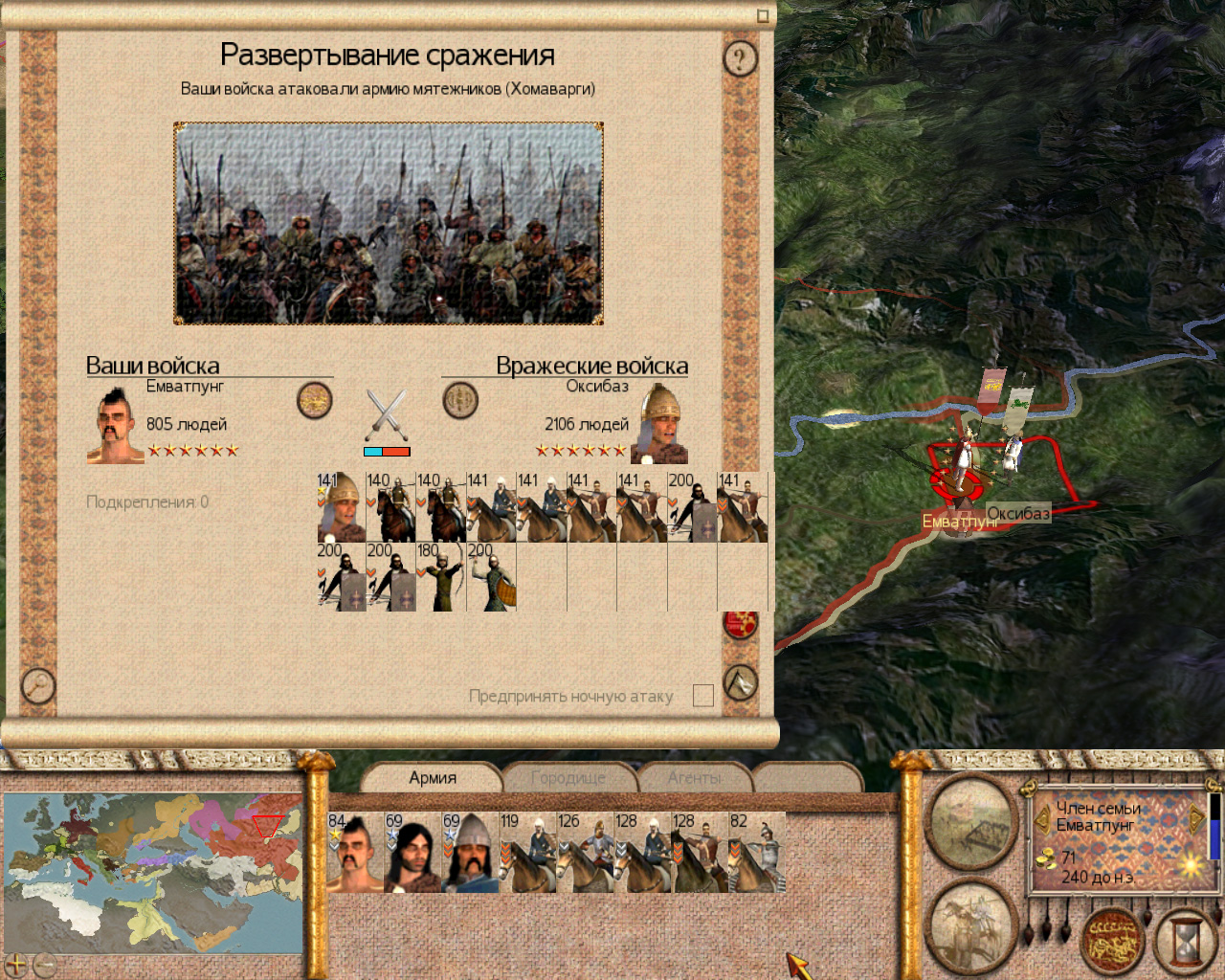The image size is (1225, 980).
Task: Select enemy general Оксибаз's portrait
Action: pyautogui.click(x=660, y=423)
